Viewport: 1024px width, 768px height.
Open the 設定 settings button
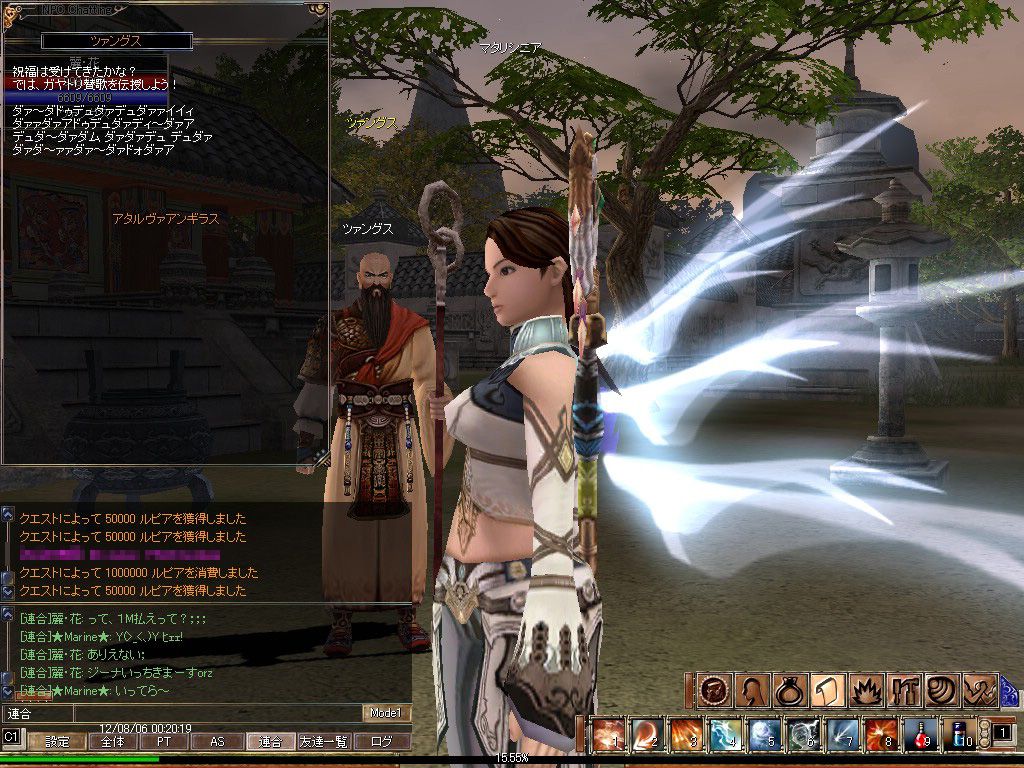pos(56,742)
